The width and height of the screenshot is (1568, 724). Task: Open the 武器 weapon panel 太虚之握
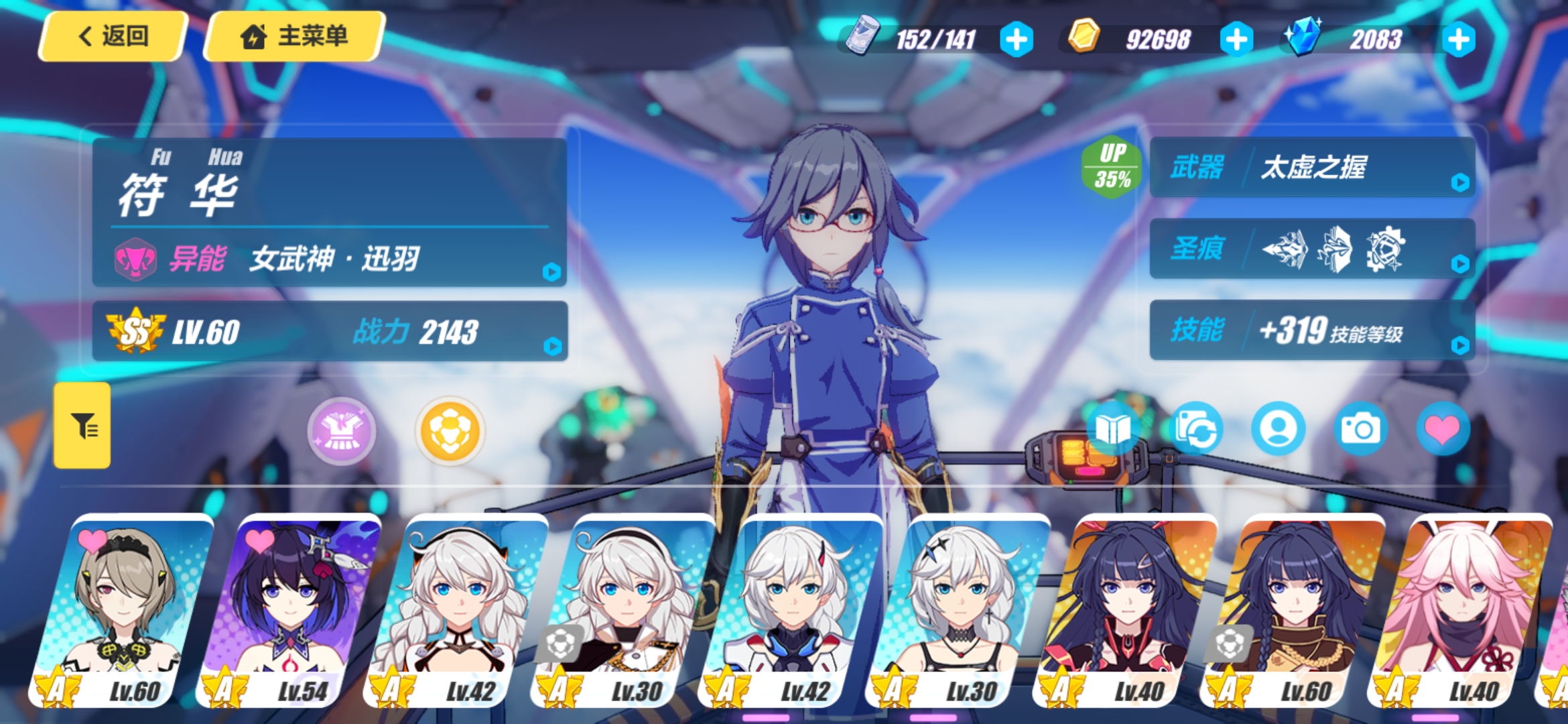[1312, 168]
